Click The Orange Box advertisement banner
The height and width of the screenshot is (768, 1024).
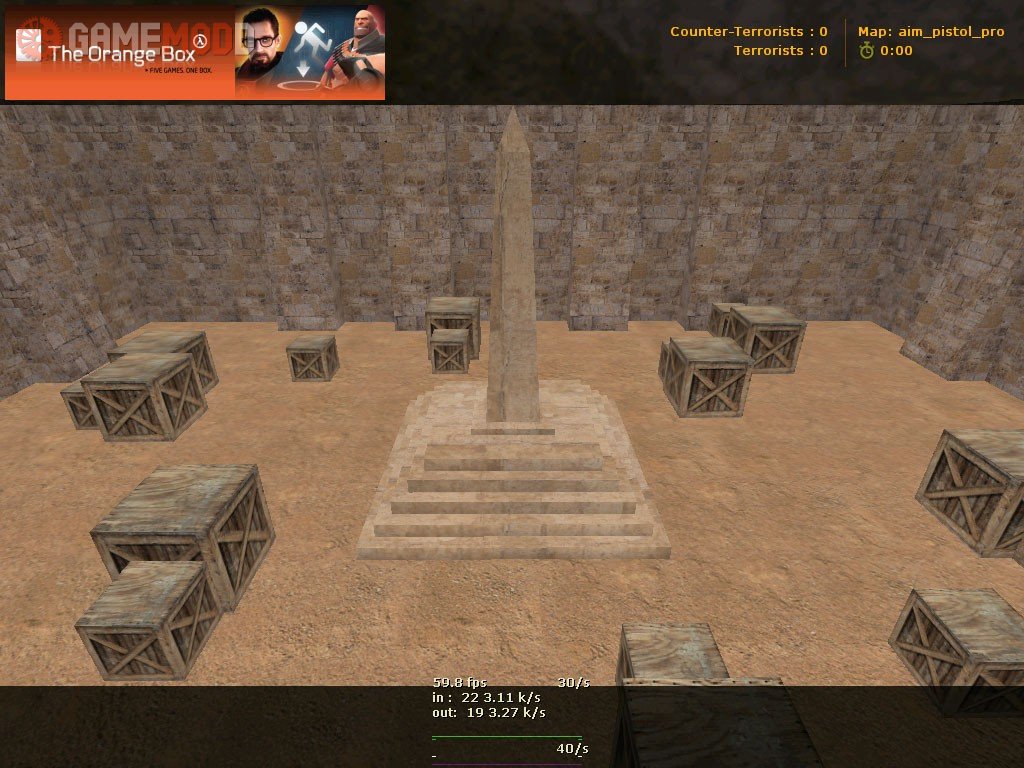(x=195, y=53)
